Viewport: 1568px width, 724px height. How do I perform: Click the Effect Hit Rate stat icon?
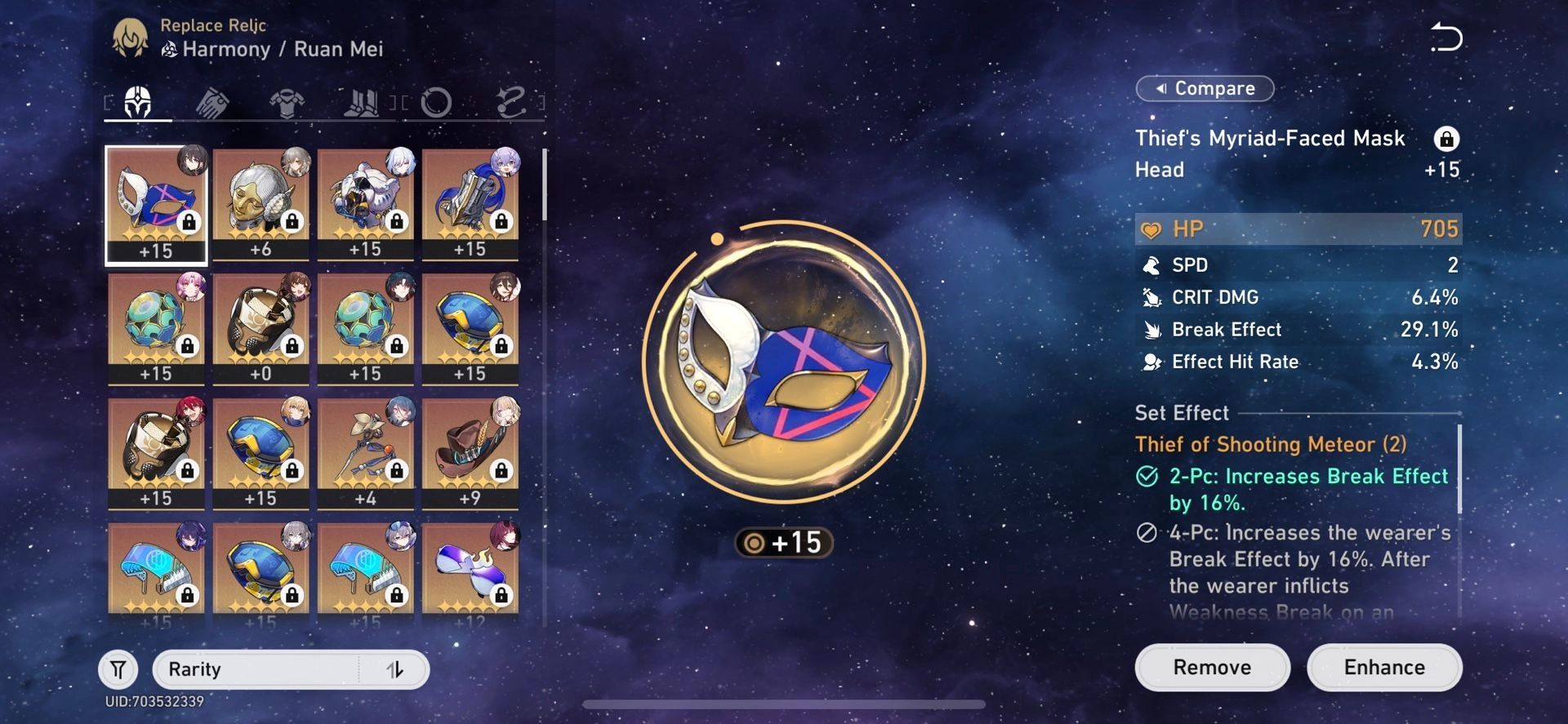pos(1151,362)
